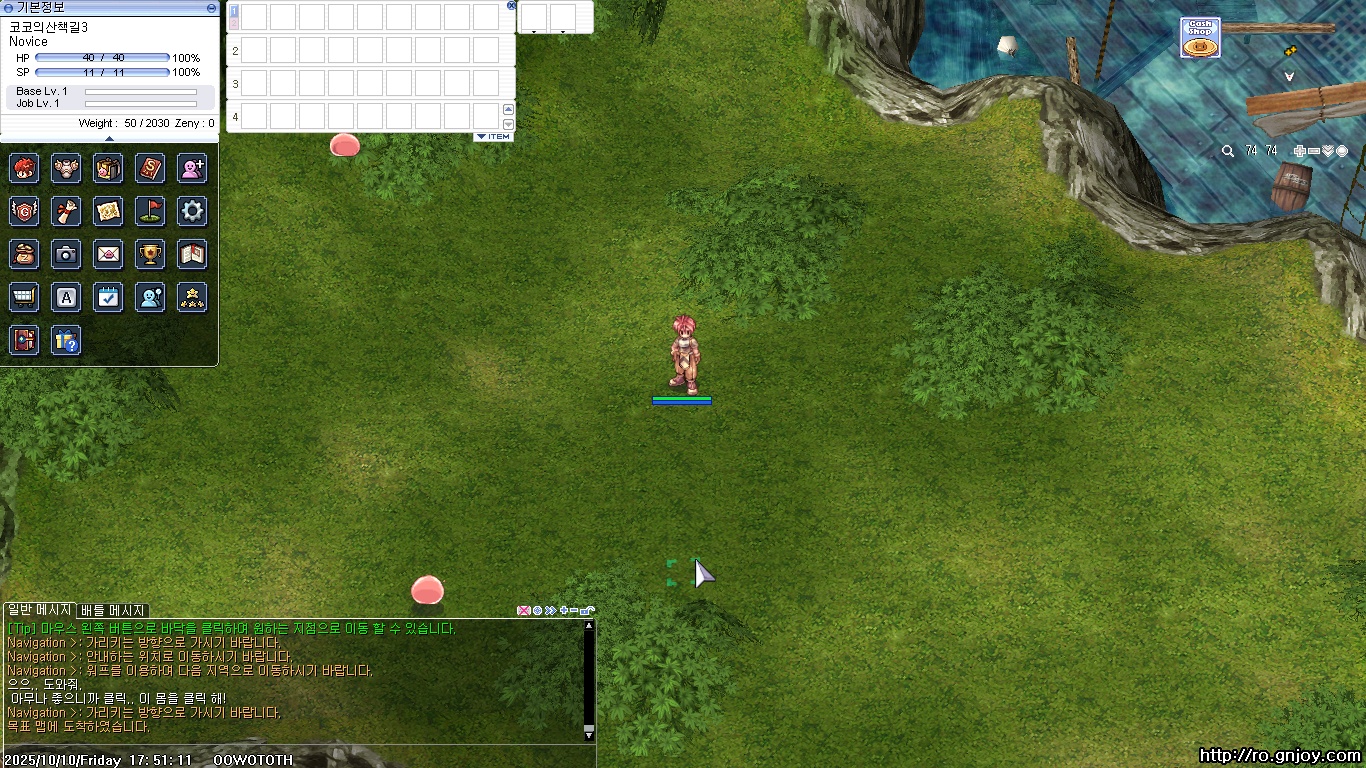Viewport: 1366px width, 768px height.
Task: Open the winged guild shield icon
Action: [x=24, y=211]
